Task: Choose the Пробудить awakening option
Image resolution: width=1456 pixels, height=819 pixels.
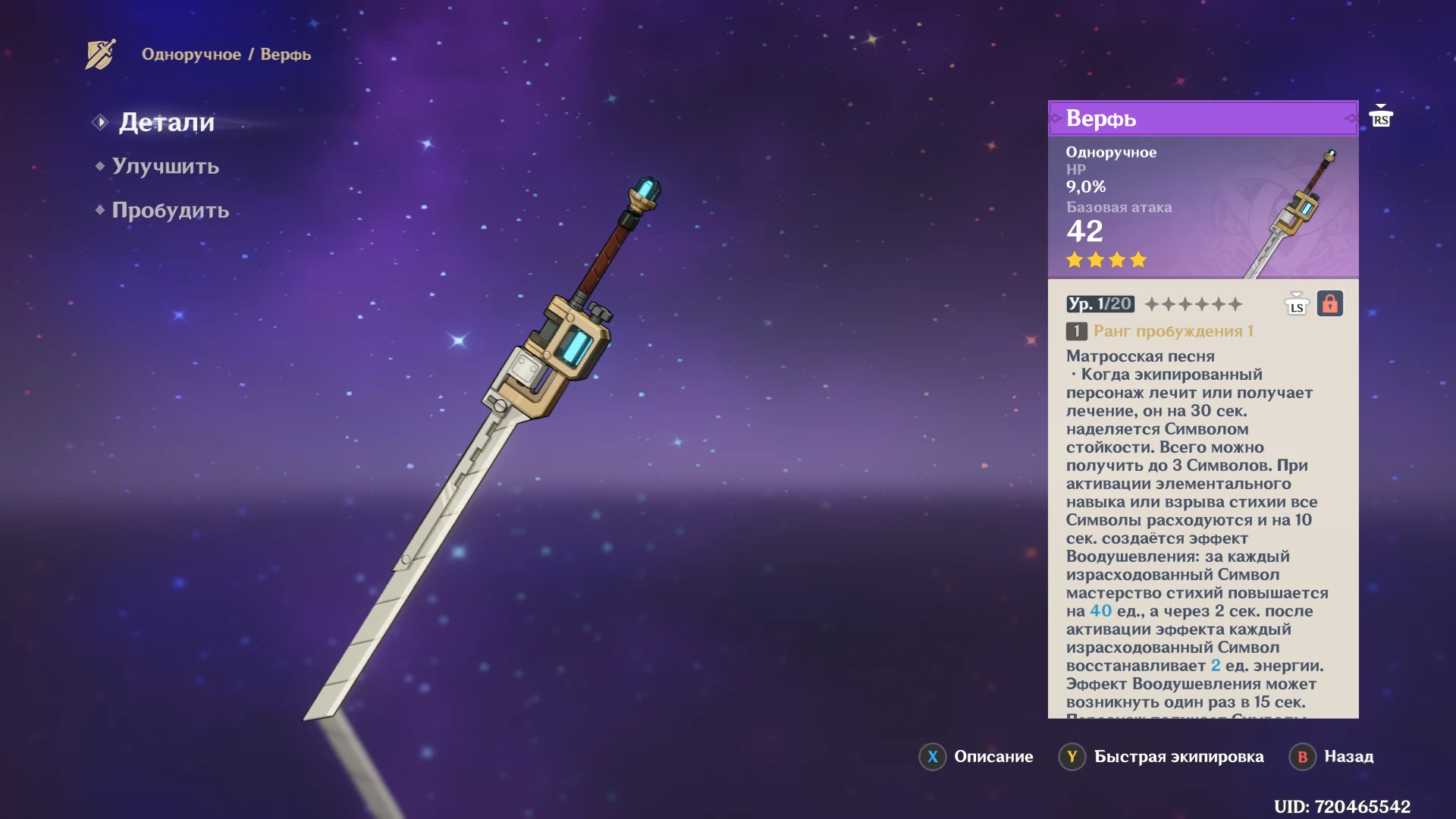Action: coord(170,210)
